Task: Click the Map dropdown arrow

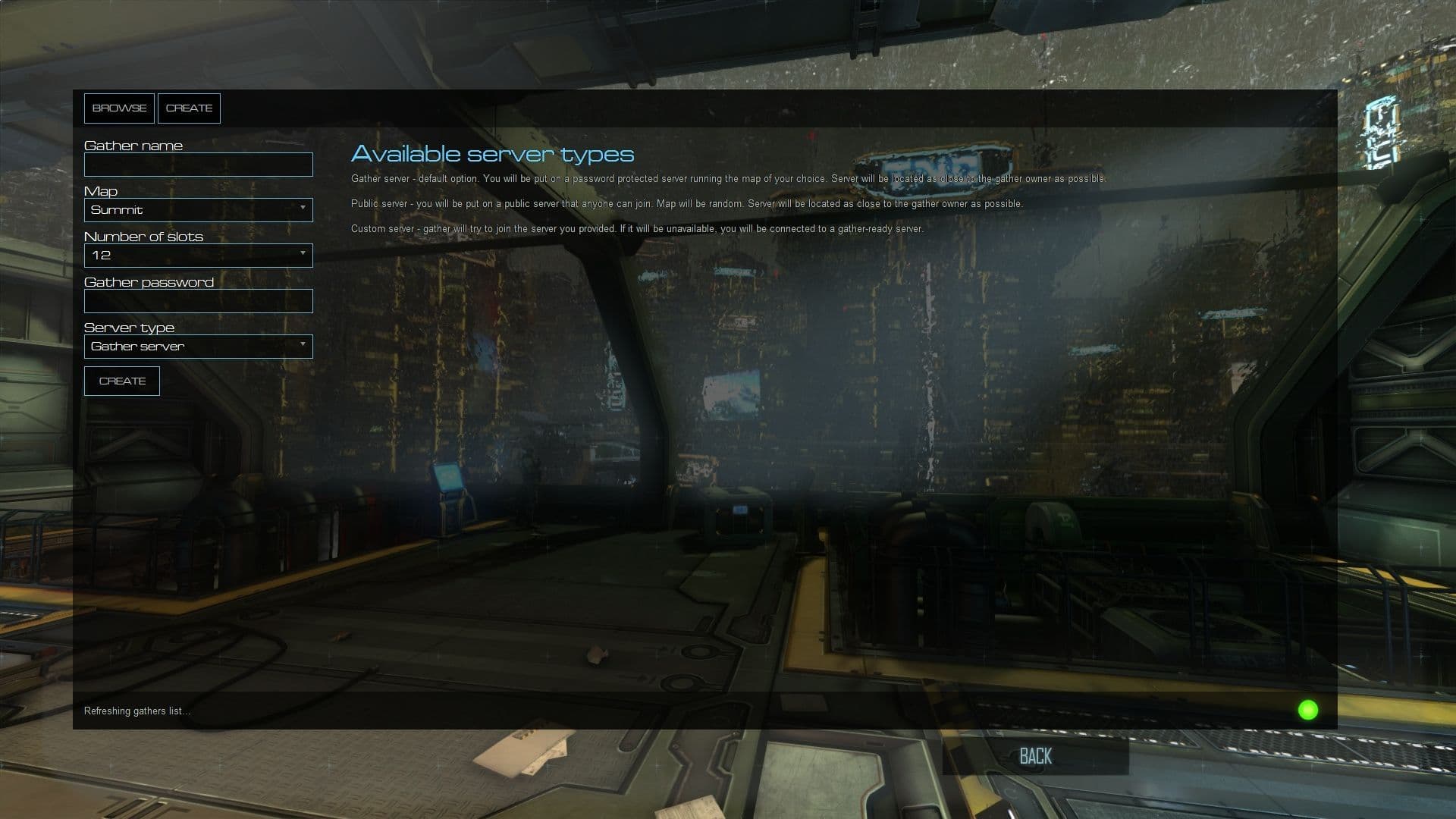Action: (x=303, y=210)
